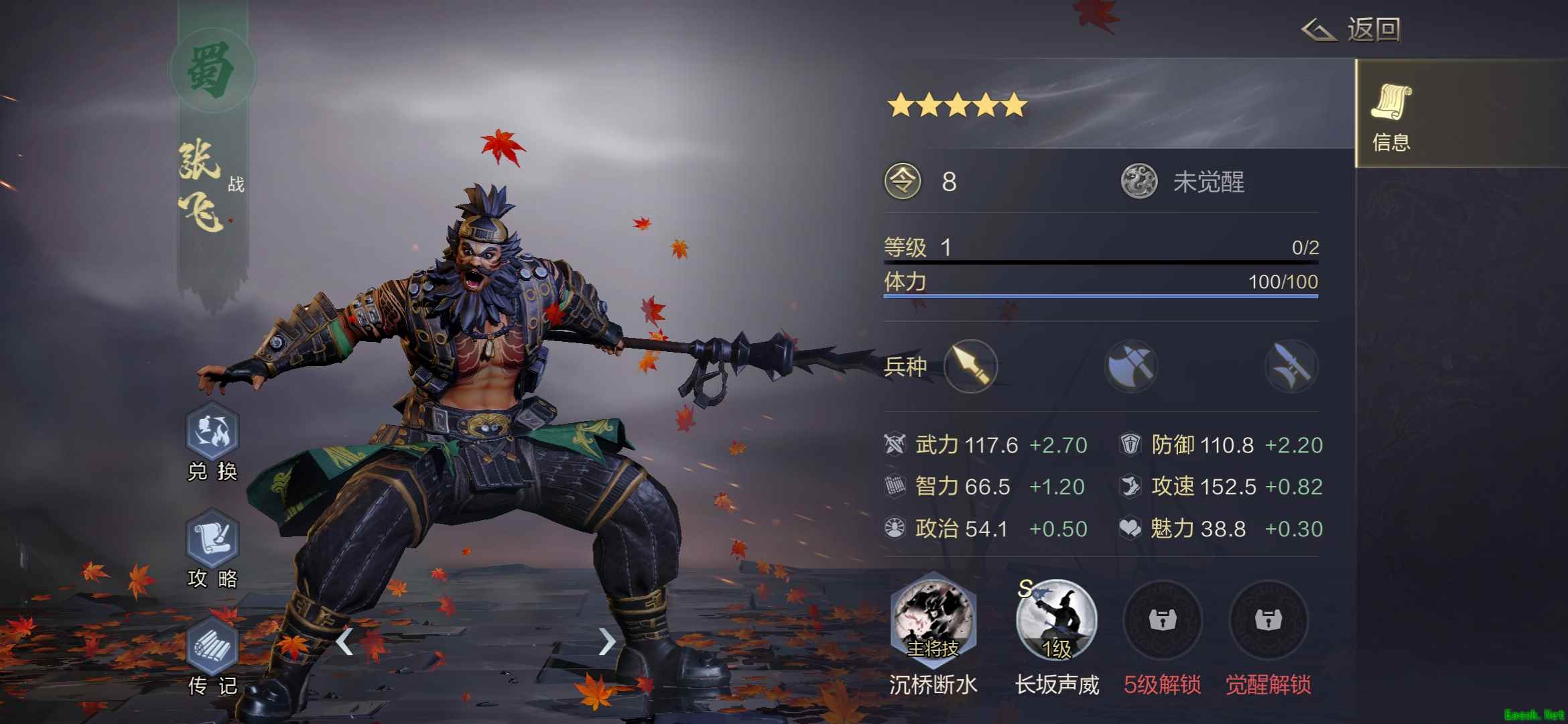View the 长坂声威 skill
The height and width of the screenshot is (724, 1568).
(1057, 621)
